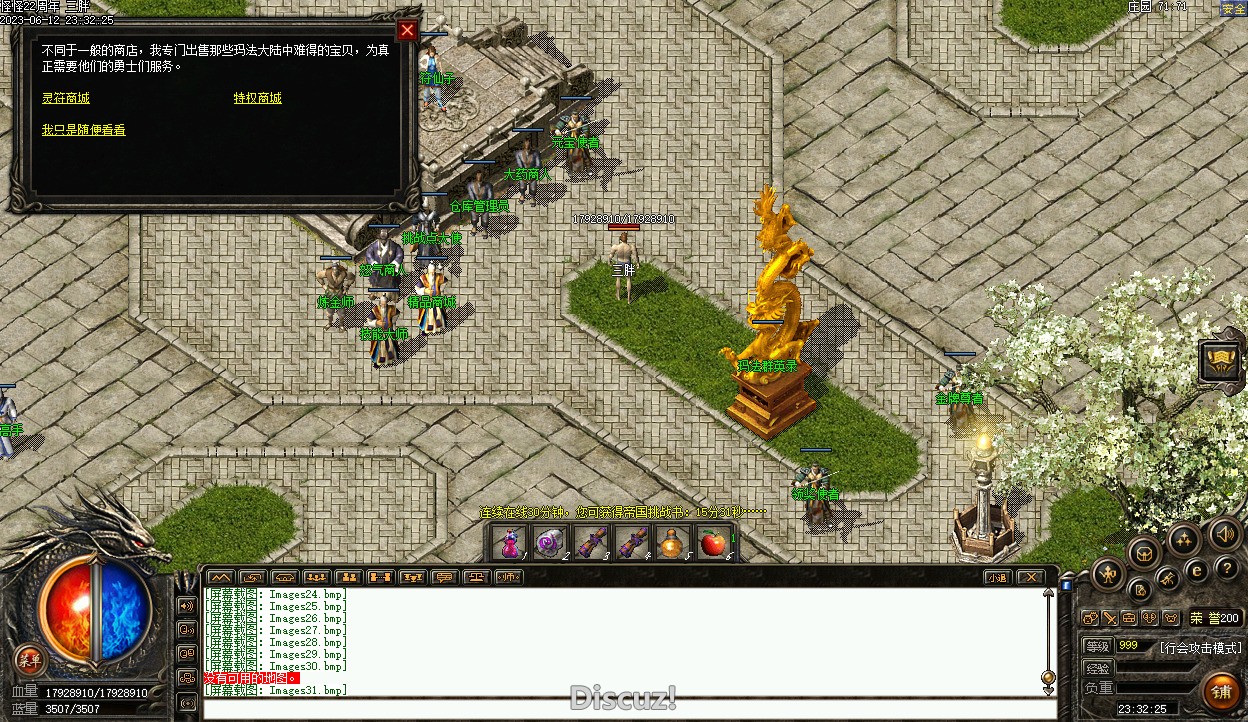Click the 经验 experience button
The height and width of the screenshot is (722, 1248).
pyautogui.click(x=1097, y=667)
